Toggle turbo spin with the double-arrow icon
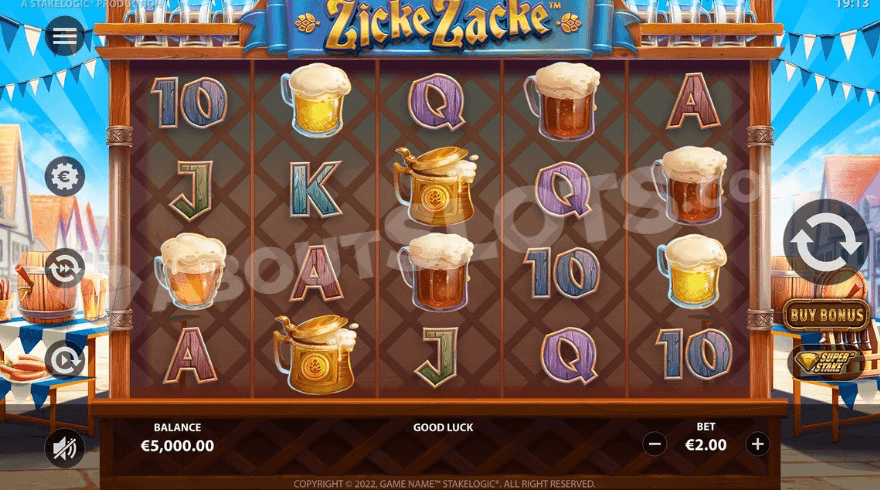The width and height of the screenshot is (880, 490). (65, 268)
